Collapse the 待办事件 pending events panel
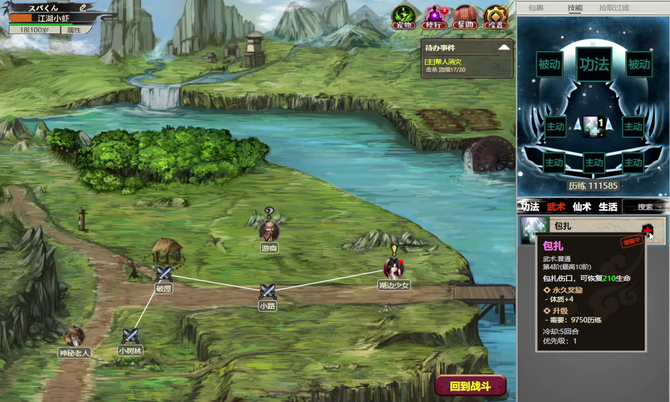 504,47
